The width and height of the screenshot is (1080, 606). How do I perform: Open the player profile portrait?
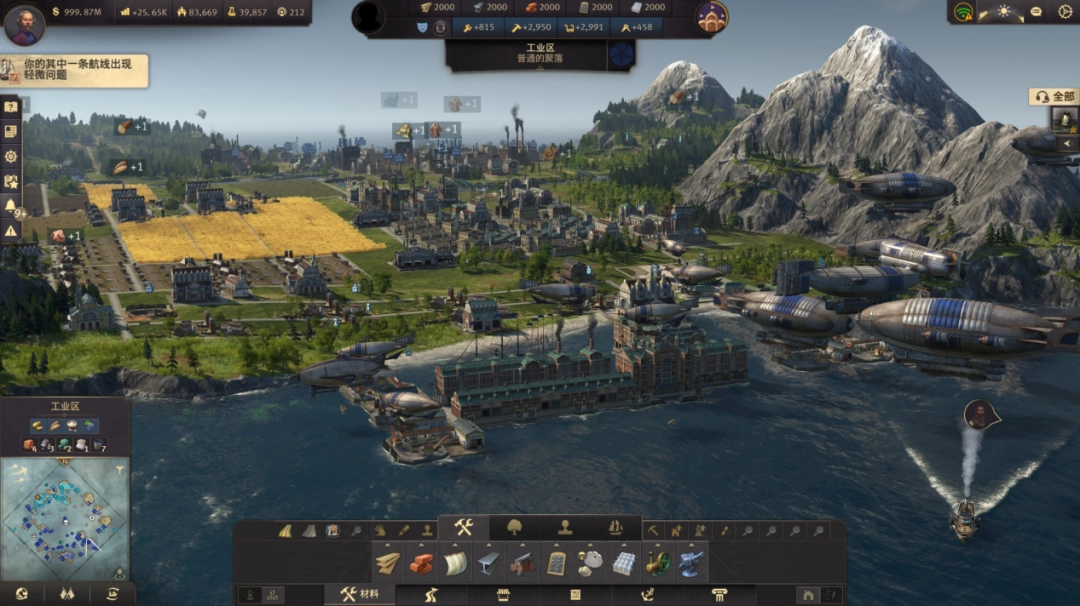(24, 25)
